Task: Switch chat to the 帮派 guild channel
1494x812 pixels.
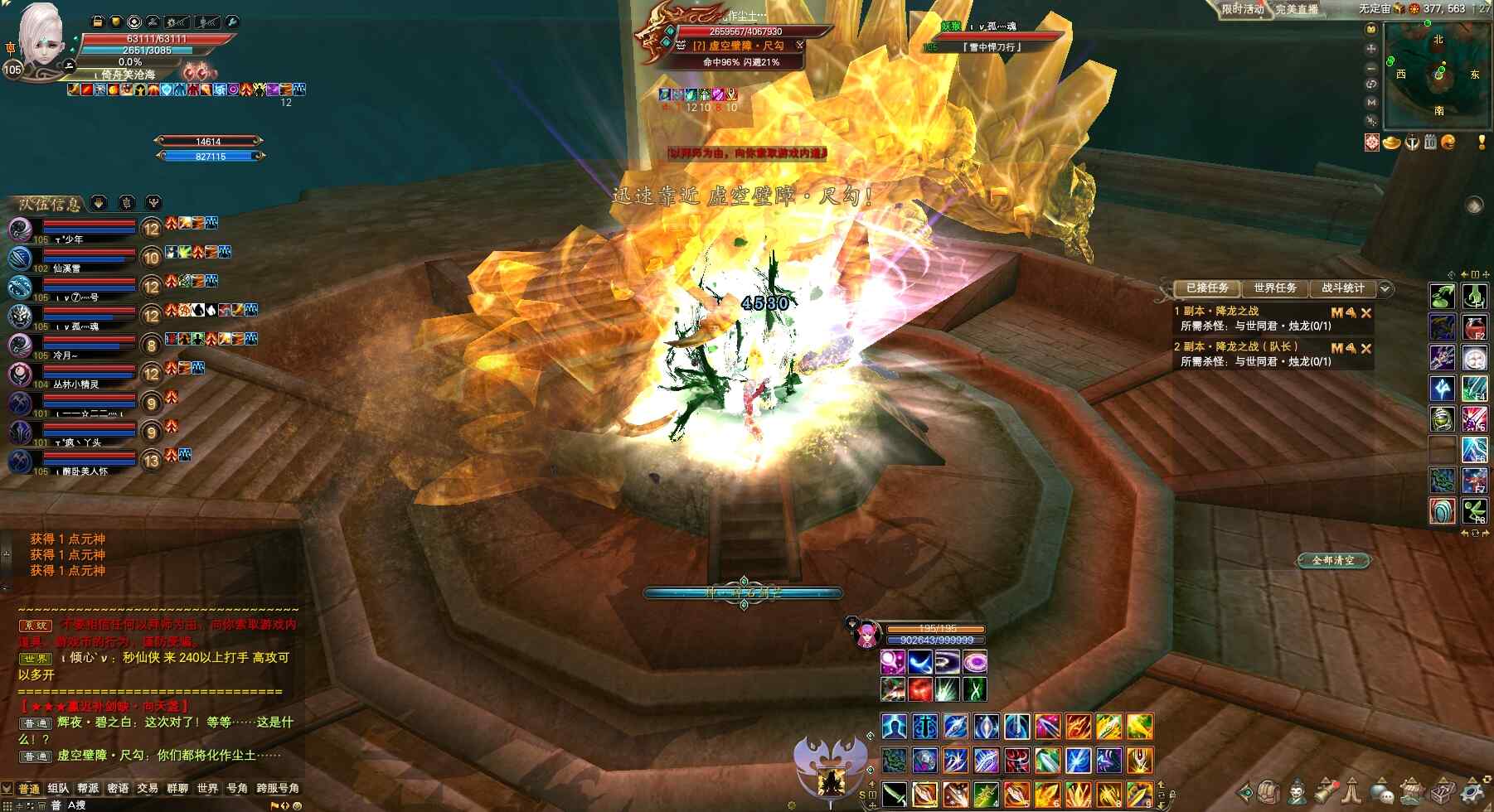Action: tap(88, 788)
